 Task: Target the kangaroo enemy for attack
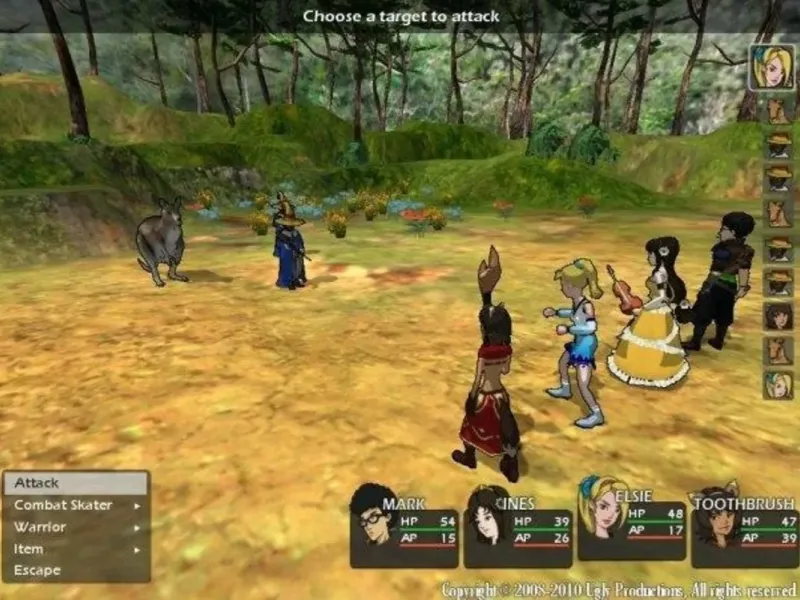pyautogui.click(x=160, y=240)
